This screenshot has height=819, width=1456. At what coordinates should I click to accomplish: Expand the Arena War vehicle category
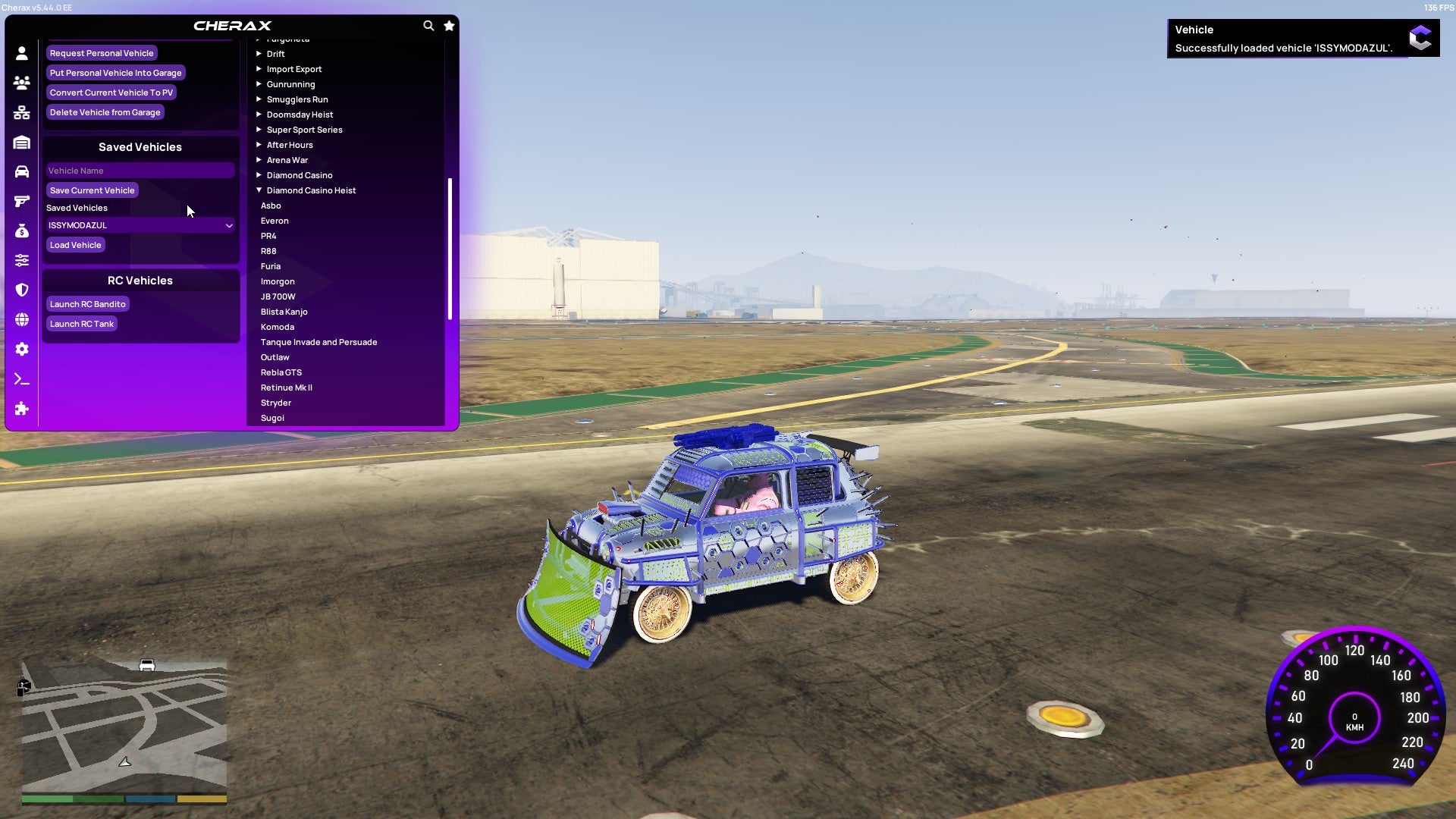coord(287,160)
